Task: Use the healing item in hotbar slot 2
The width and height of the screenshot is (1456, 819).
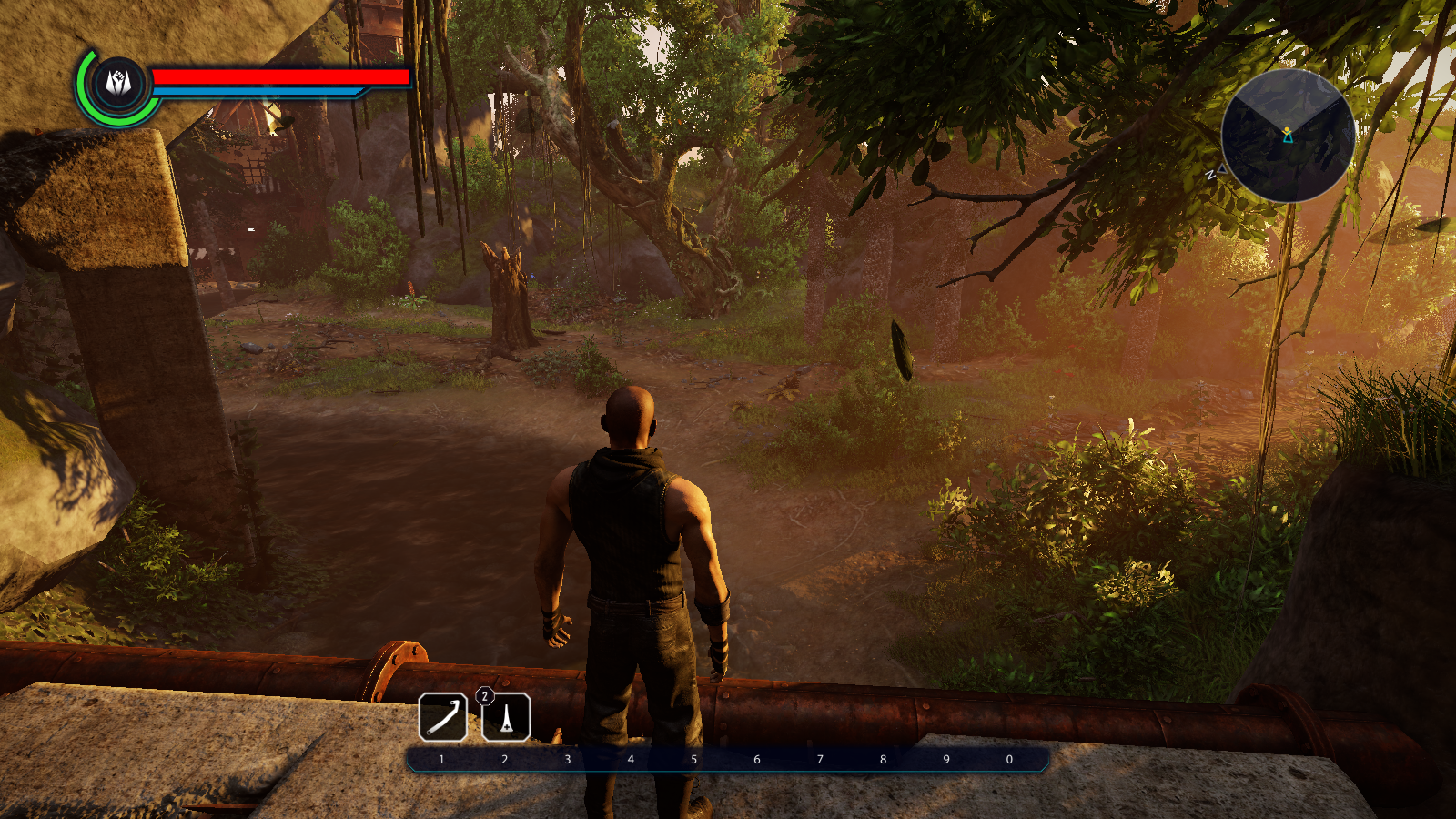Action: [506, 717]
